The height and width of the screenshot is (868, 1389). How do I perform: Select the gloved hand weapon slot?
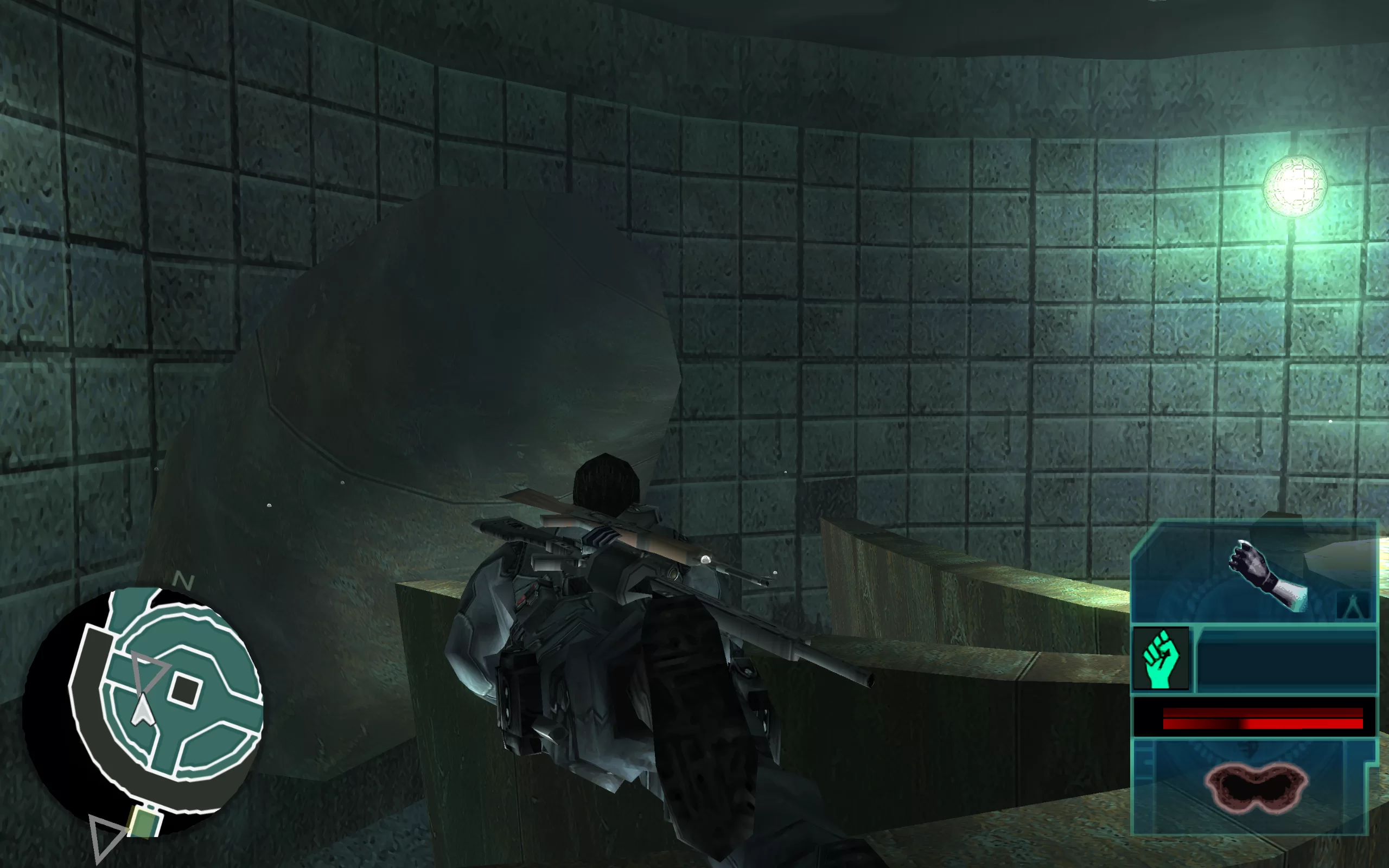click(x=1266, y=574)
